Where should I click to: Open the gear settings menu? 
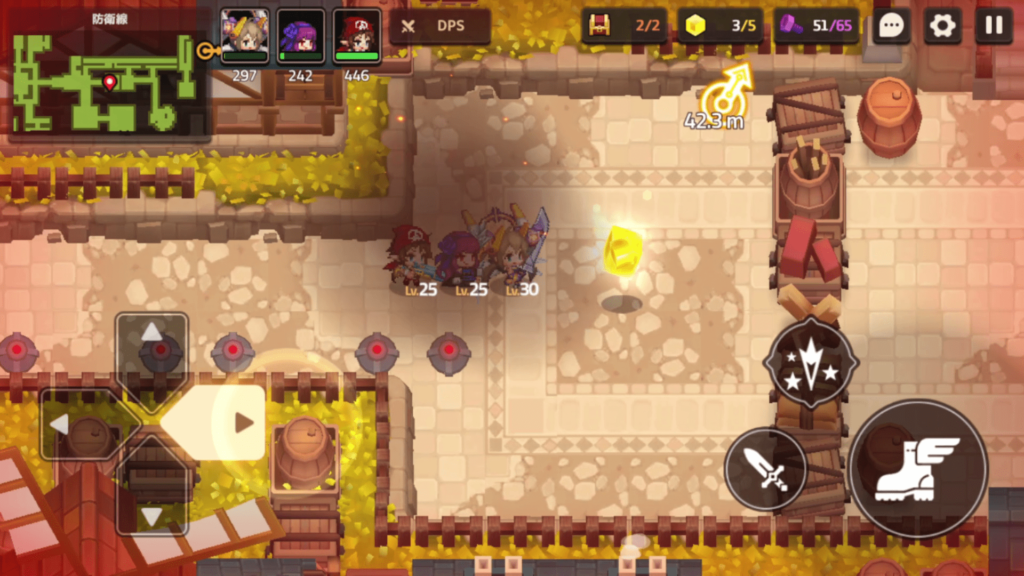point(942,26)
